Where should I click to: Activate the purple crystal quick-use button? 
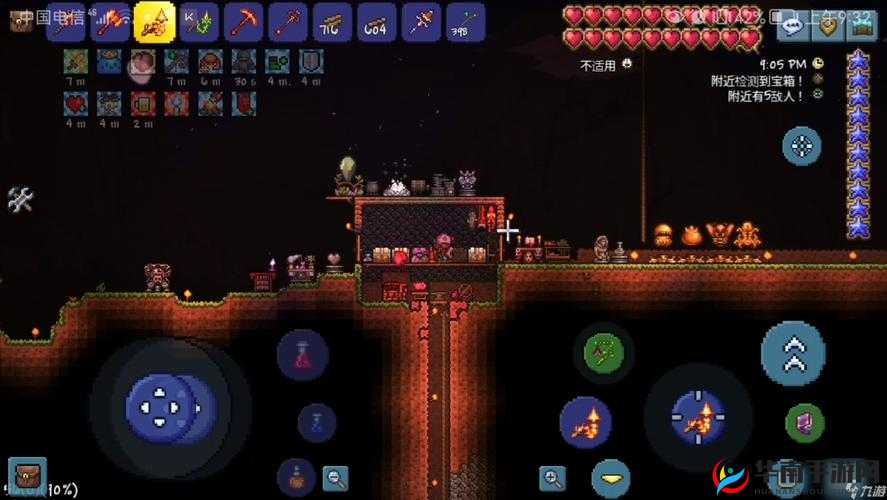click(803, 422)
